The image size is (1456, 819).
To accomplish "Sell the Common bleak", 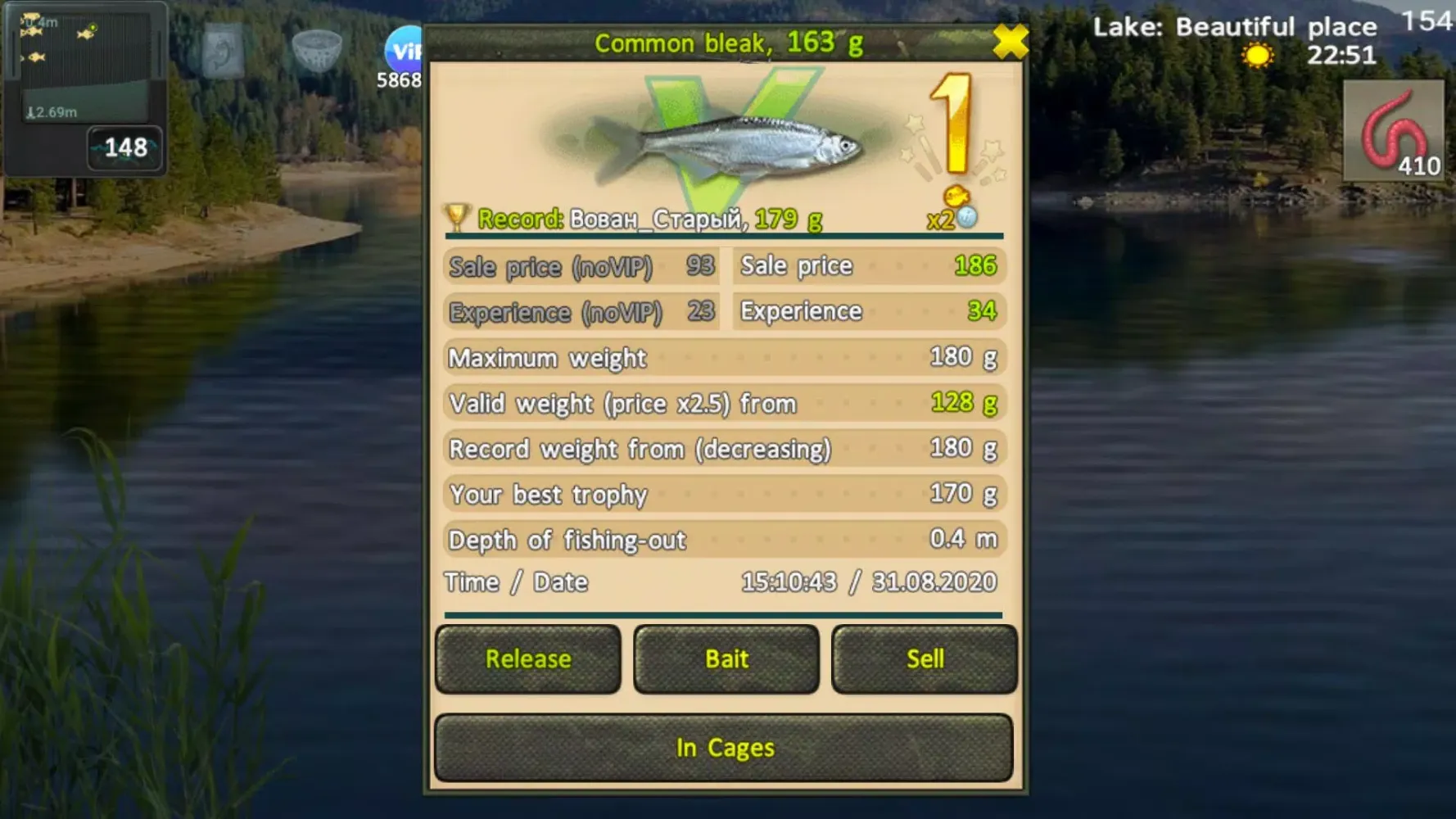I will [924, 659].
